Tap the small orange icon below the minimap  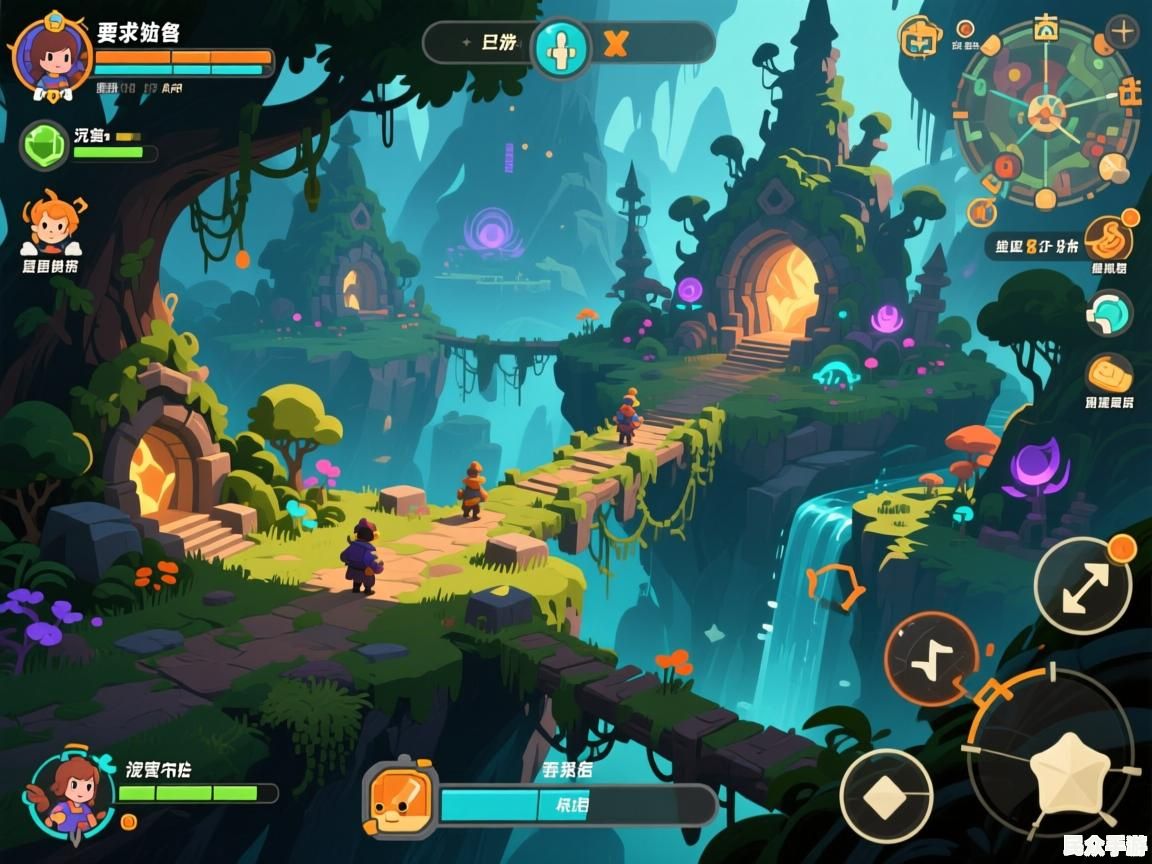pos(982,212)
